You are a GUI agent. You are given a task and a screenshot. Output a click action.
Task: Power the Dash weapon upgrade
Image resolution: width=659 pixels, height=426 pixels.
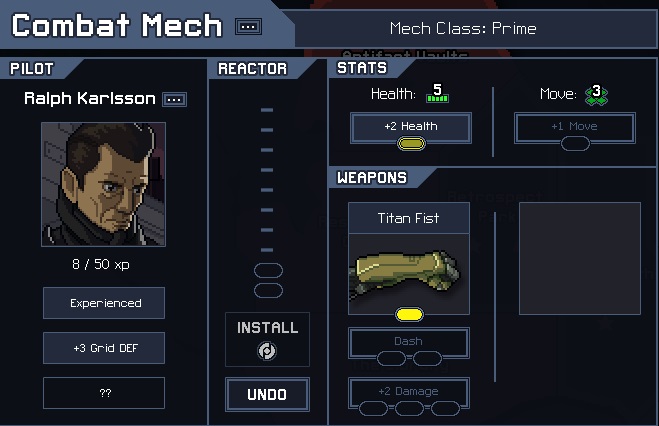(408, 343)
